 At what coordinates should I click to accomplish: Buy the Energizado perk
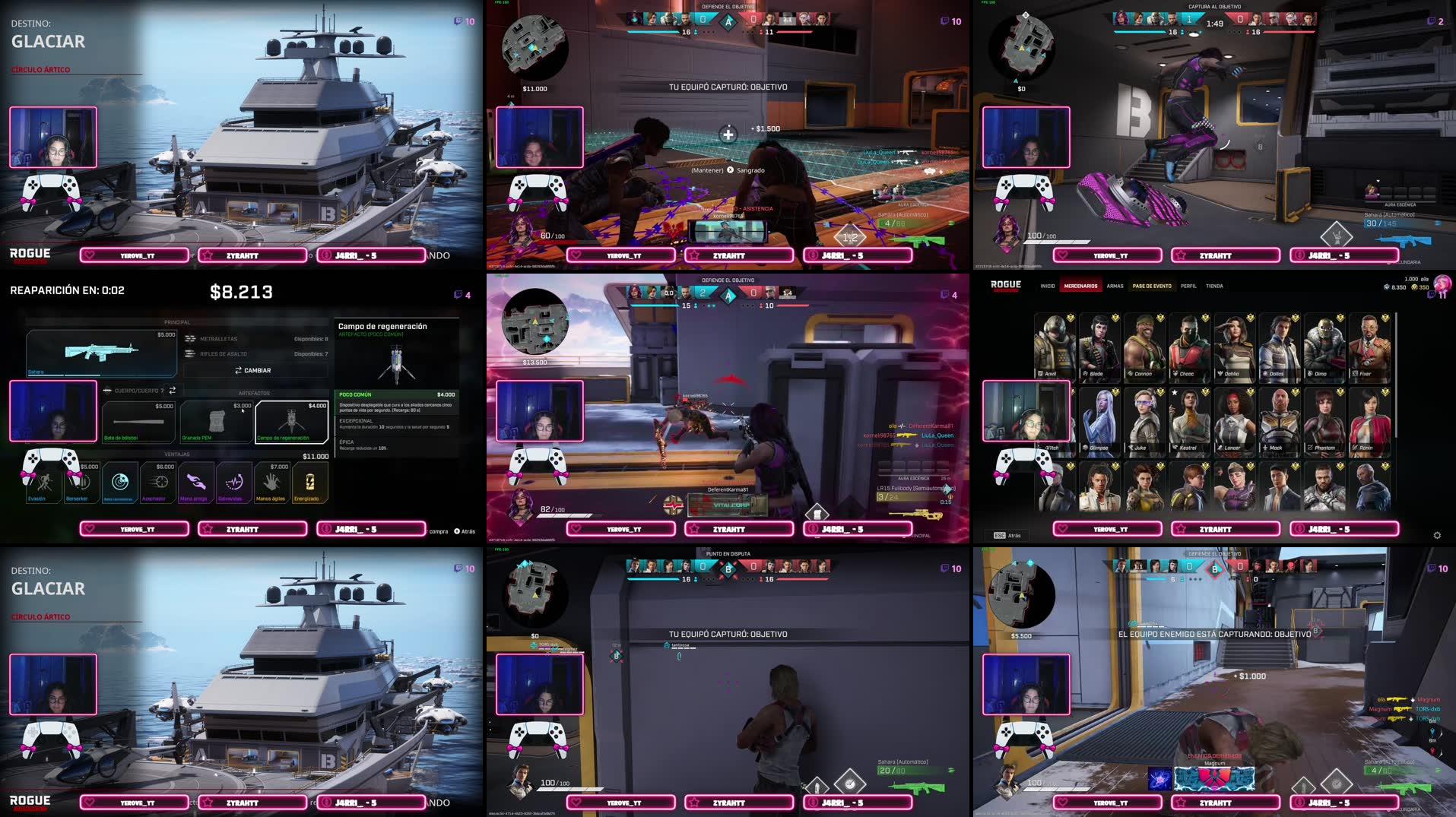310,483
